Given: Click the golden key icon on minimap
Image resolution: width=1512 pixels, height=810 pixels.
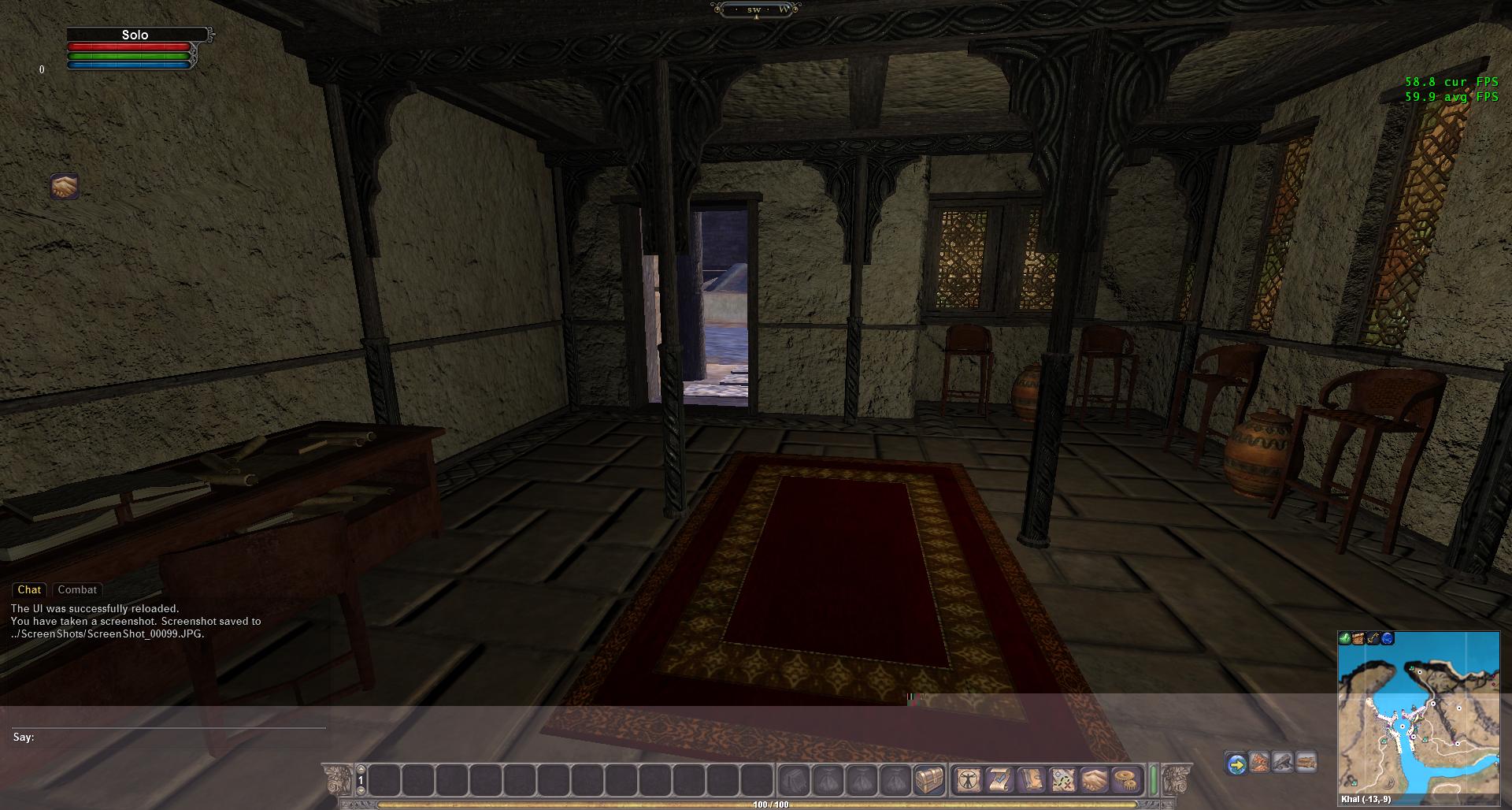Looking at the screenshot, I should [x=1373, y=638].
